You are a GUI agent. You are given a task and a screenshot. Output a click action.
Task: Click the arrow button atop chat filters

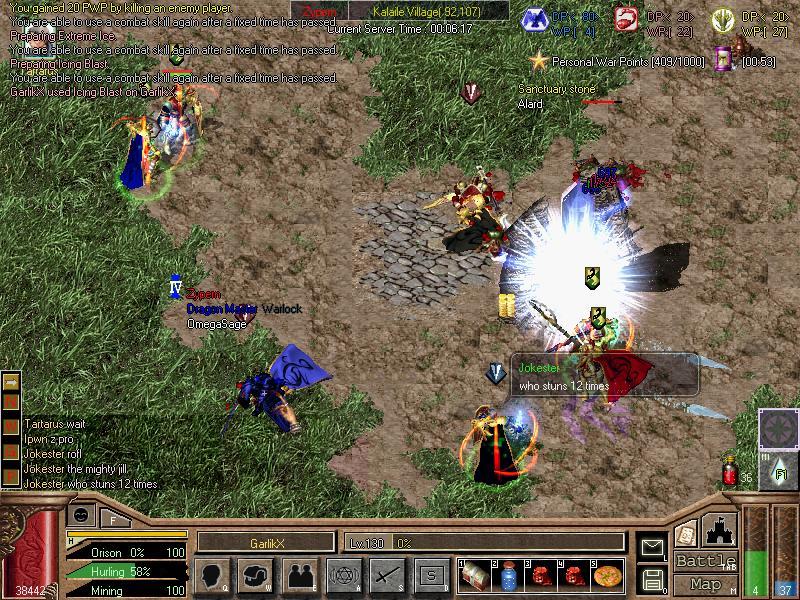(11, 382)
